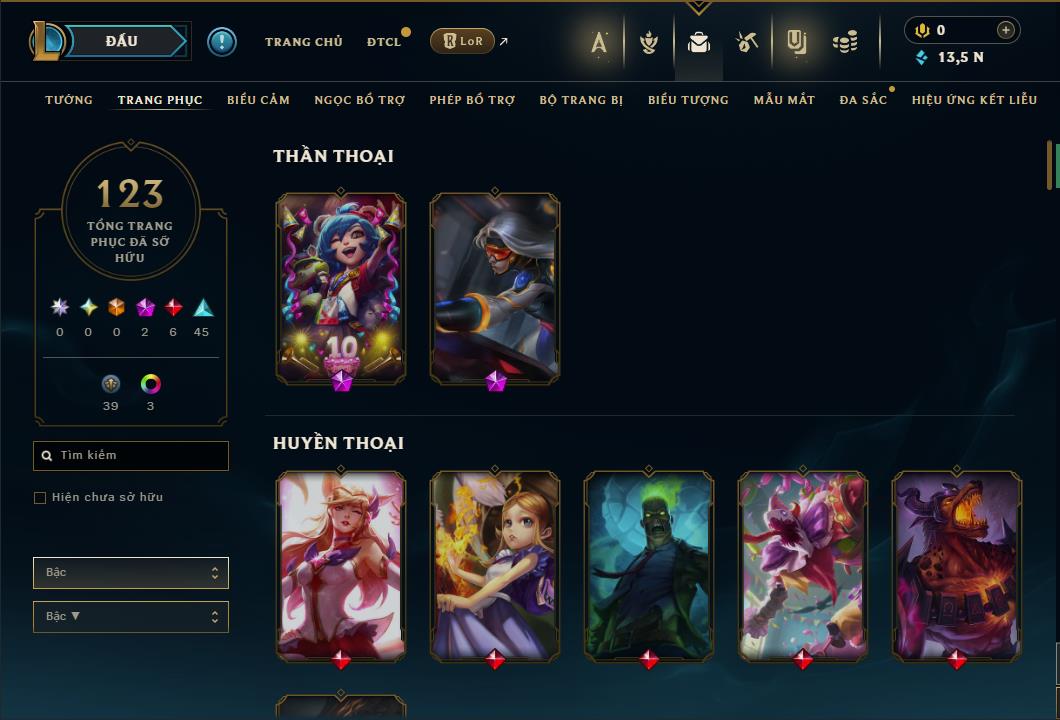Click the plus button beside the coin balance
This screenshot has width=1060, height=720.
1006,30
